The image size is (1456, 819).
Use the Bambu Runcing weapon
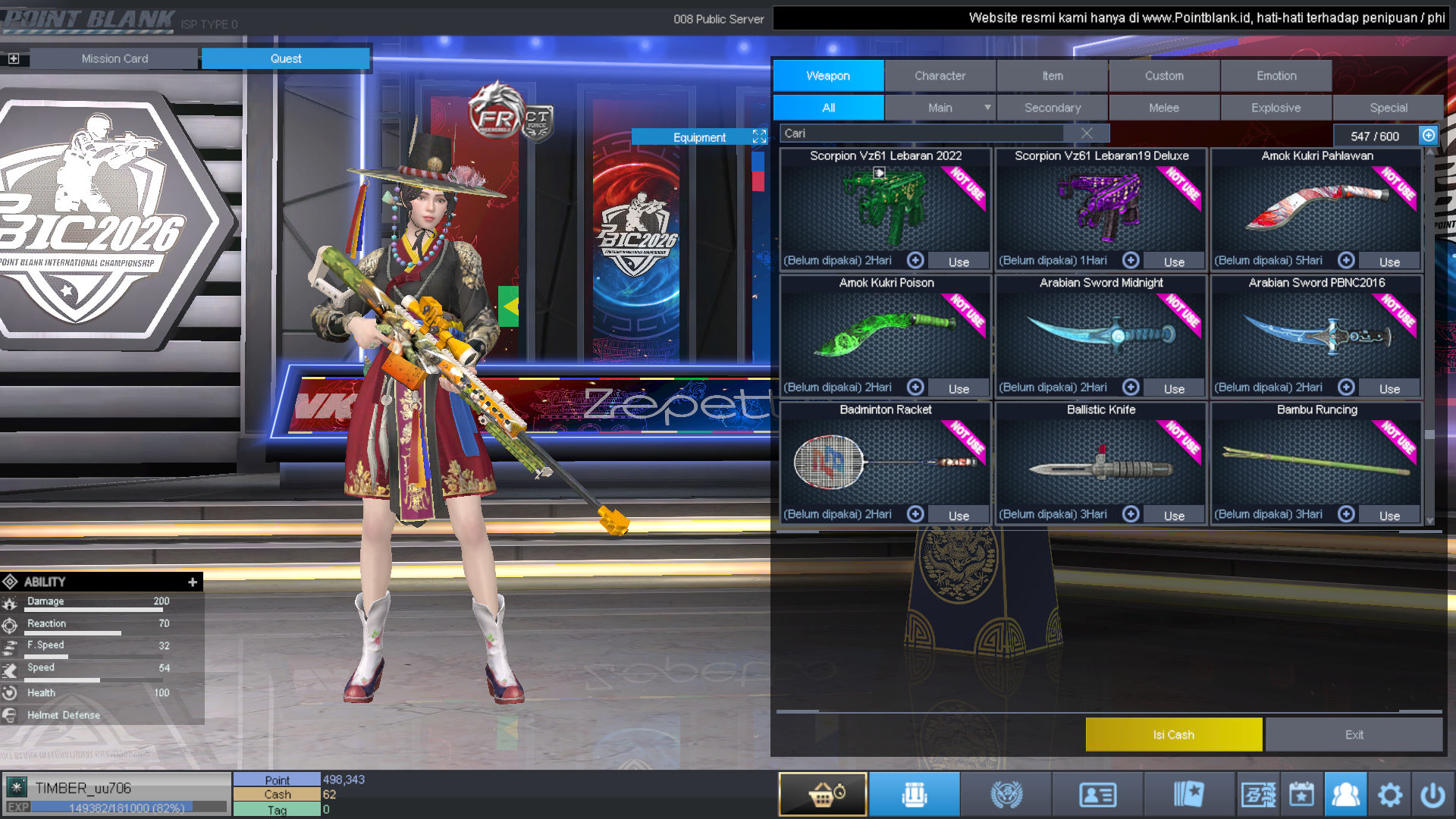(1389, 516)
